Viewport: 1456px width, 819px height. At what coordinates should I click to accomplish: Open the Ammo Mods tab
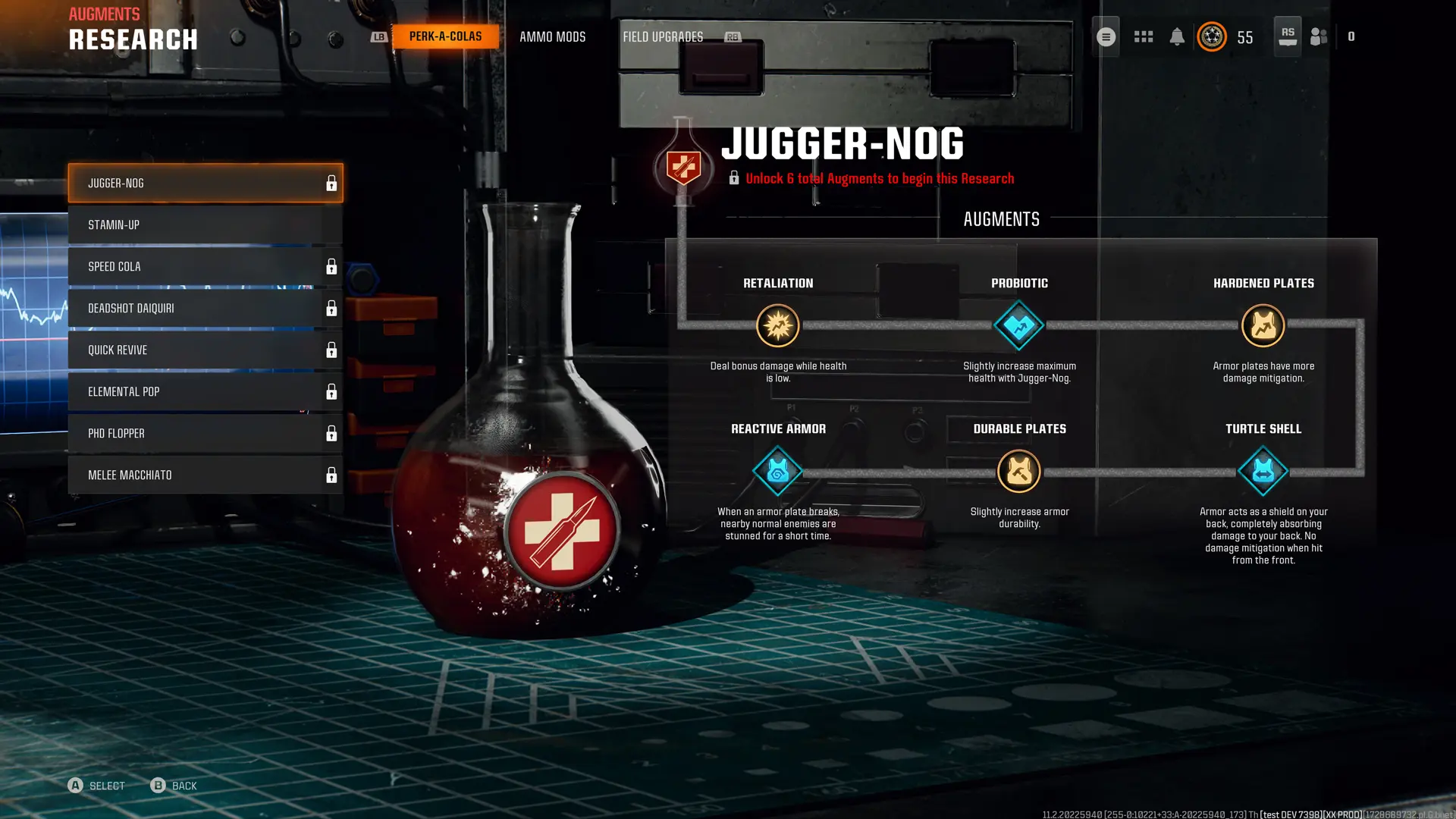point(552,36)
